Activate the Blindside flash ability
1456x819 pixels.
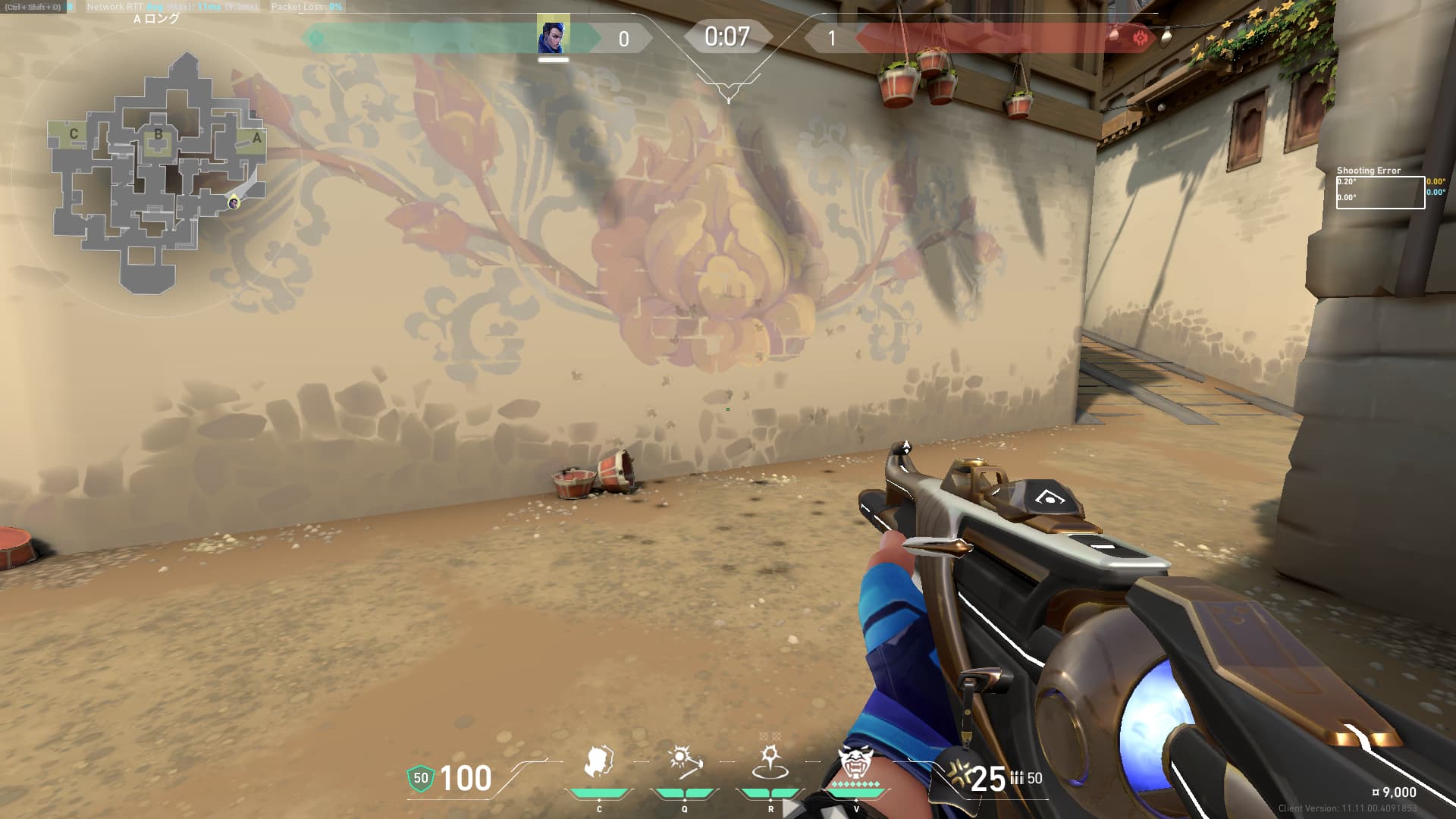tap(685, 763)
